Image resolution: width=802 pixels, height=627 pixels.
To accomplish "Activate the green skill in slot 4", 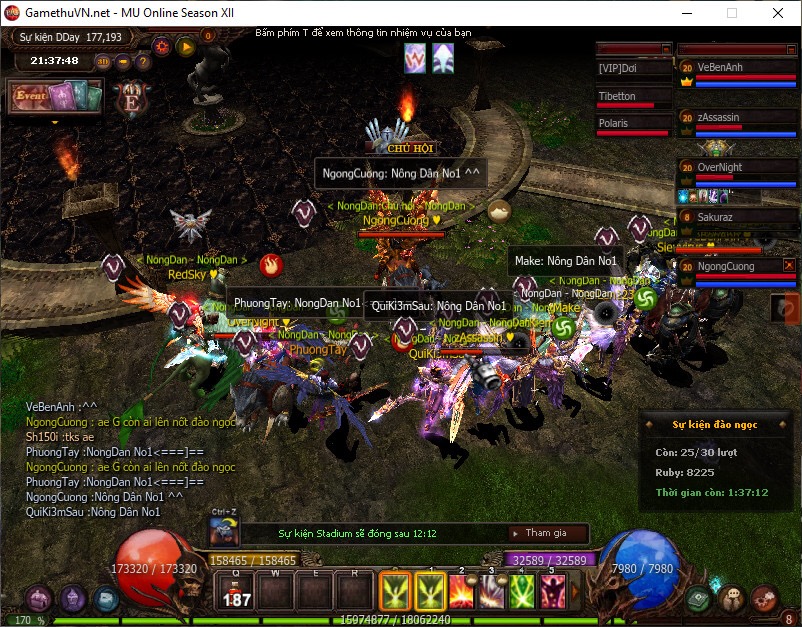I will click(x=523, y=592).
